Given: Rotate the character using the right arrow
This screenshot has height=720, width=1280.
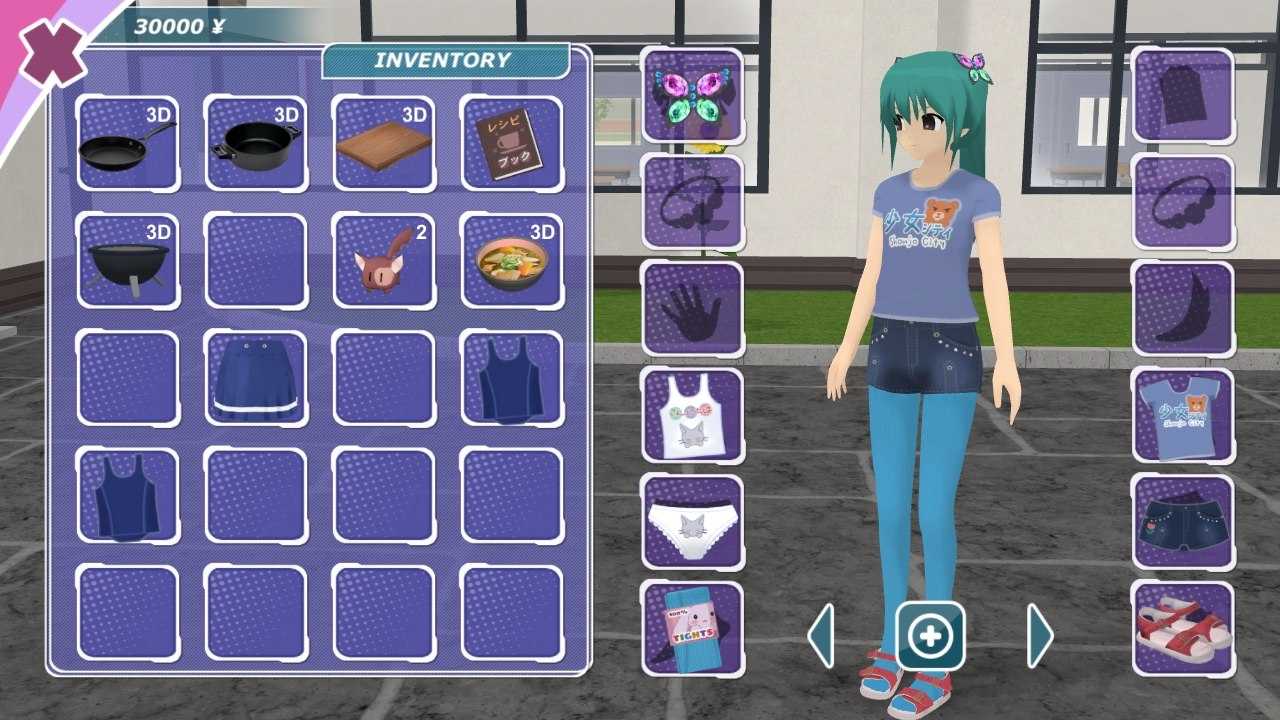Looking at the screenshot, I should pos(1037,637).
